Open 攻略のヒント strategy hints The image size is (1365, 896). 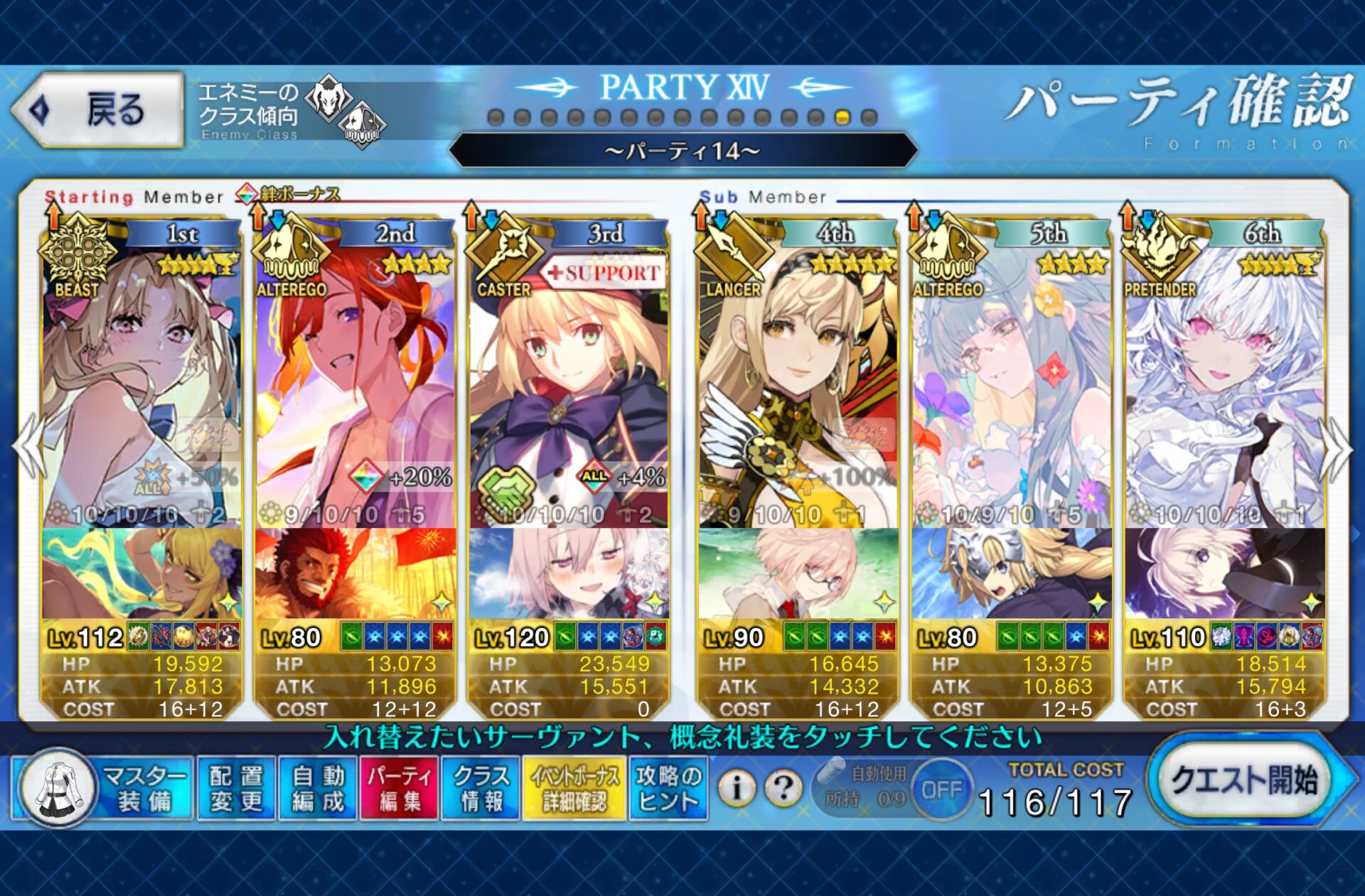tap(668, 788)
